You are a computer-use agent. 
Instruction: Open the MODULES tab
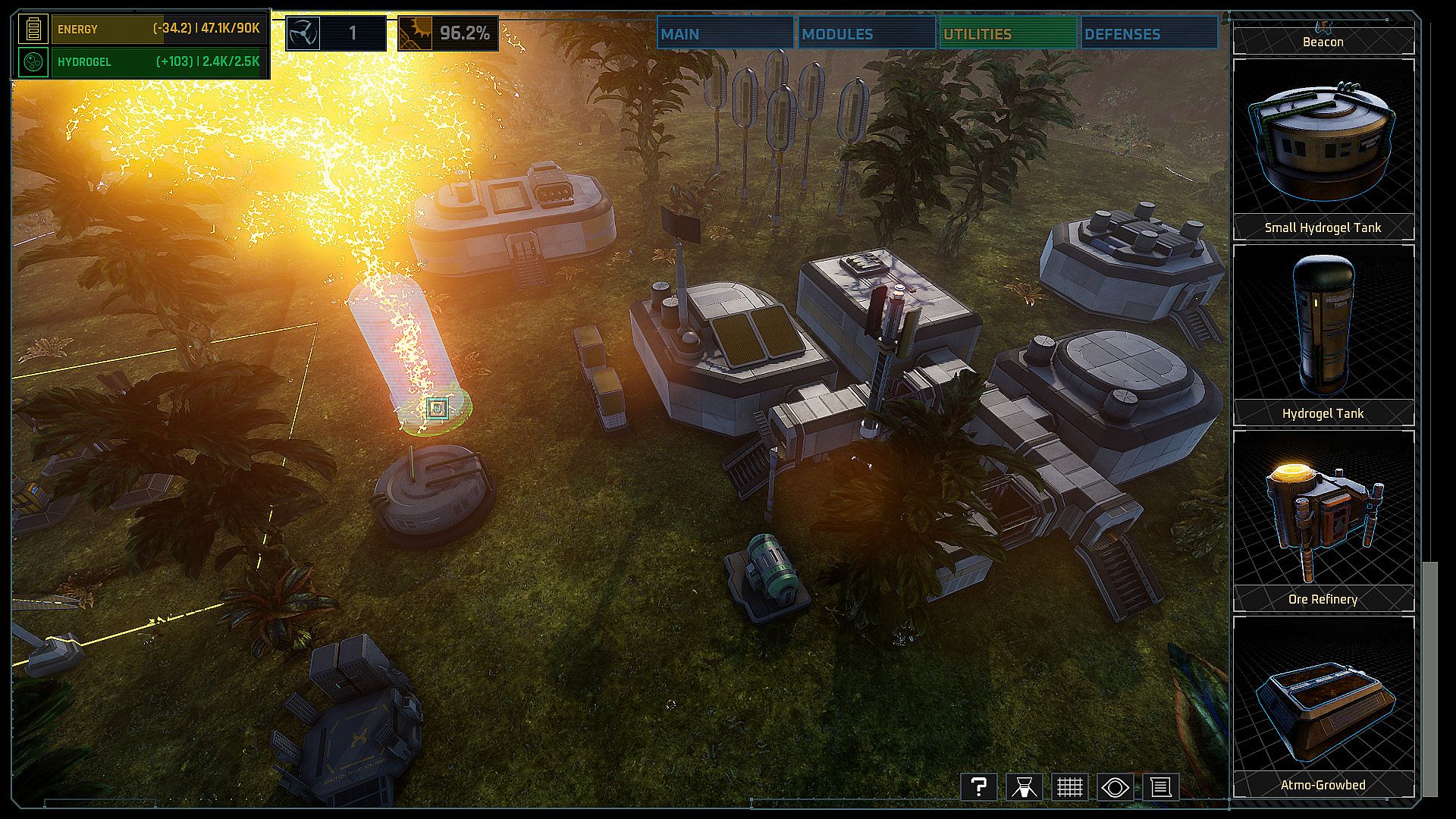[865, 34]
